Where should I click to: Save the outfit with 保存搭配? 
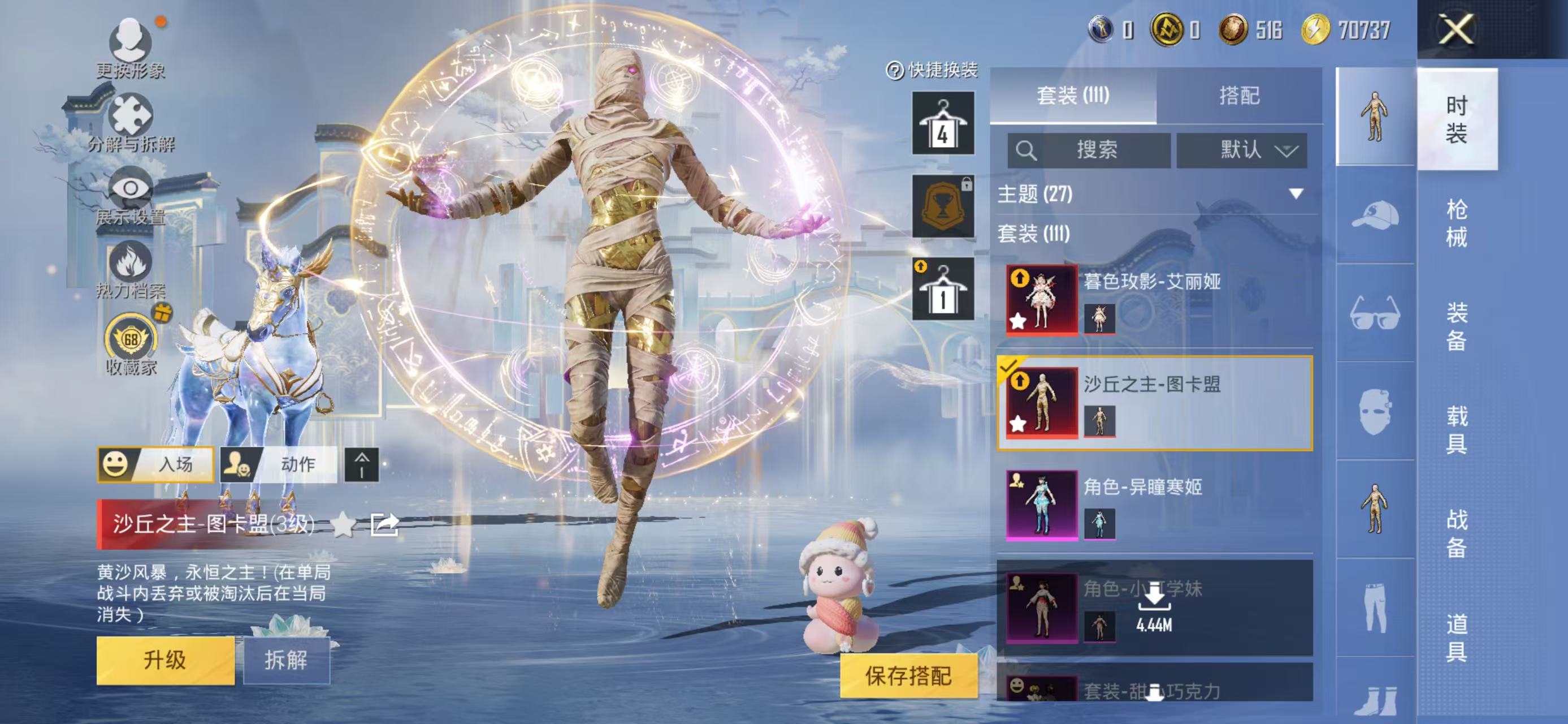(908, 675)
